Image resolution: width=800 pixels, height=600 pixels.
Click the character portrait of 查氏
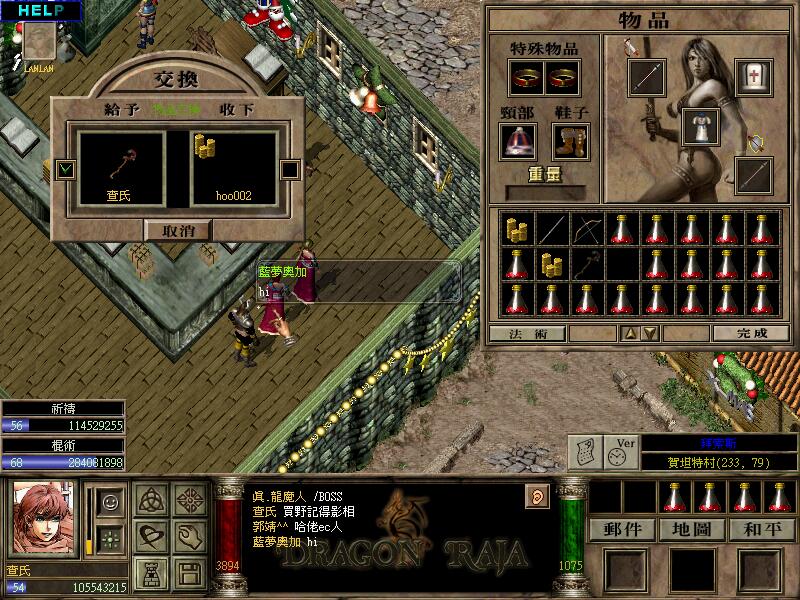(41, 519)
